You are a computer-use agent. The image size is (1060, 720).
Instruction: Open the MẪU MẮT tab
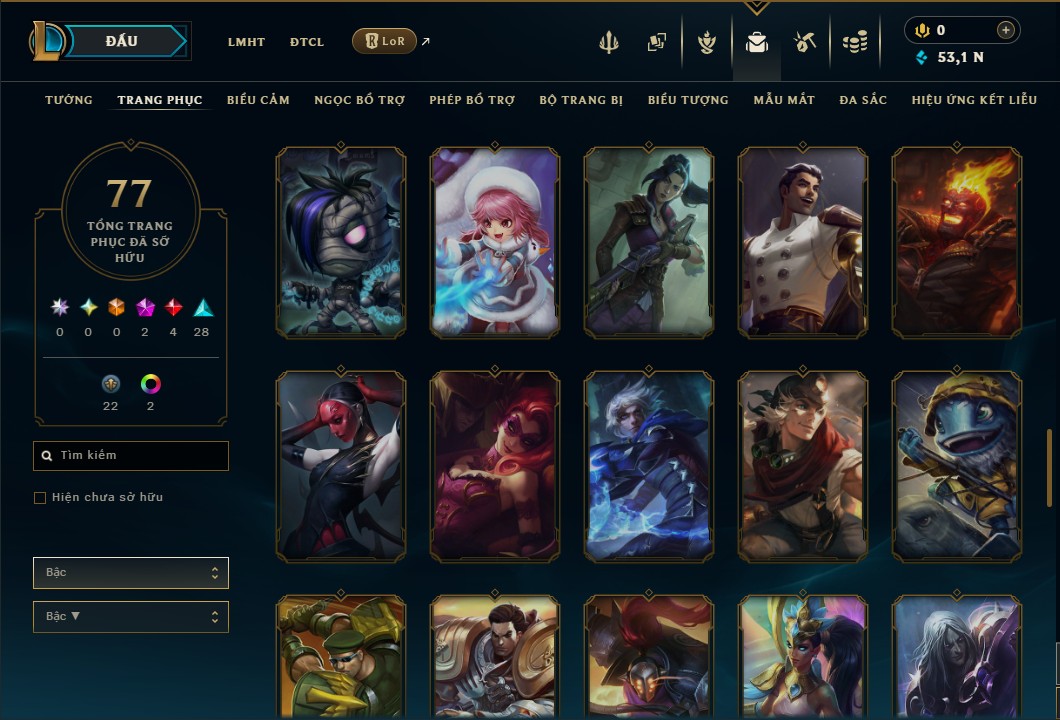pyautogui.click(x=784, y=100)
